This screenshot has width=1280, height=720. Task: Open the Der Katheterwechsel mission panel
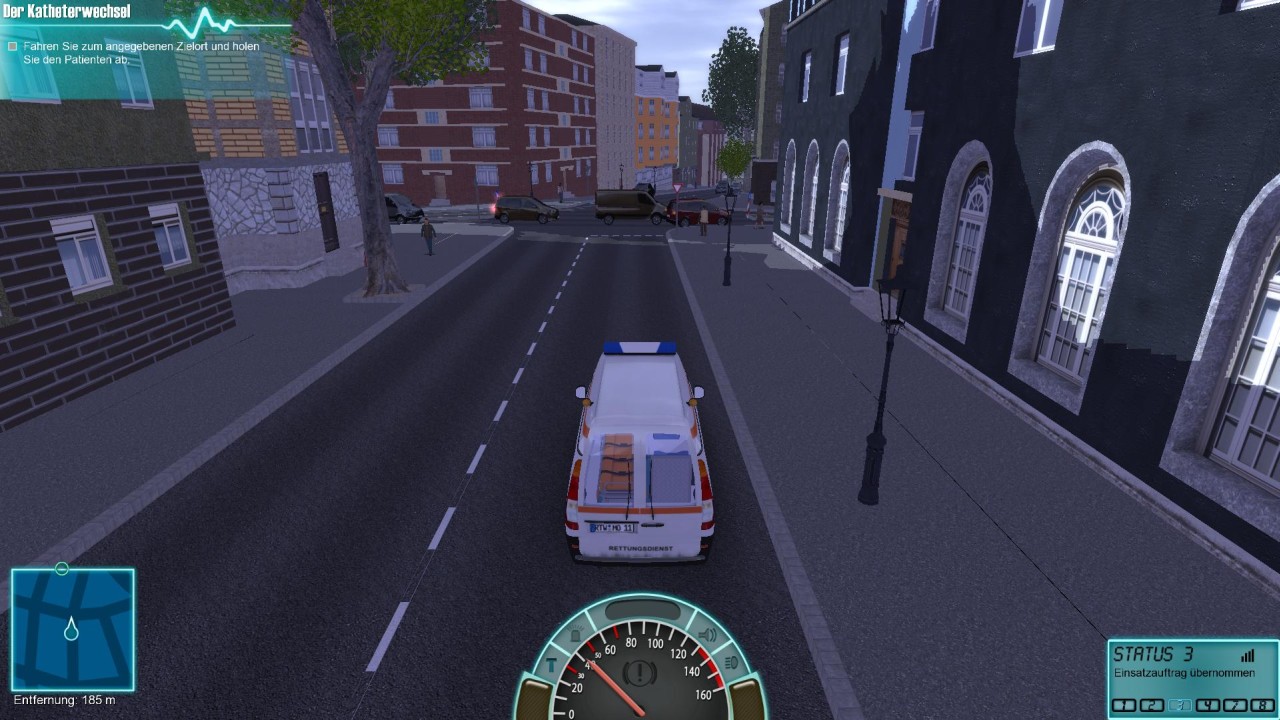[x=68, y=12]
